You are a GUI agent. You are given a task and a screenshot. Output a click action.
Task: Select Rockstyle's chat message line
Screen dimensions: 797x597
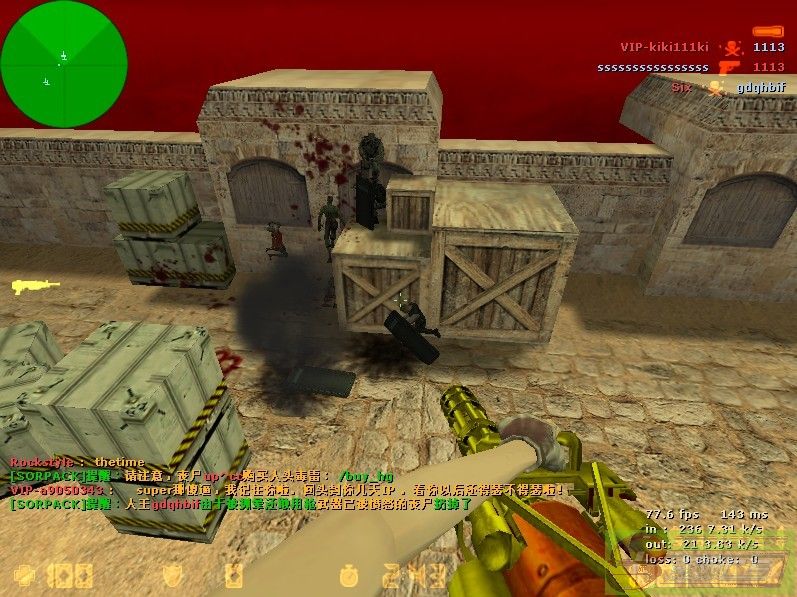(x=78, y=462)
